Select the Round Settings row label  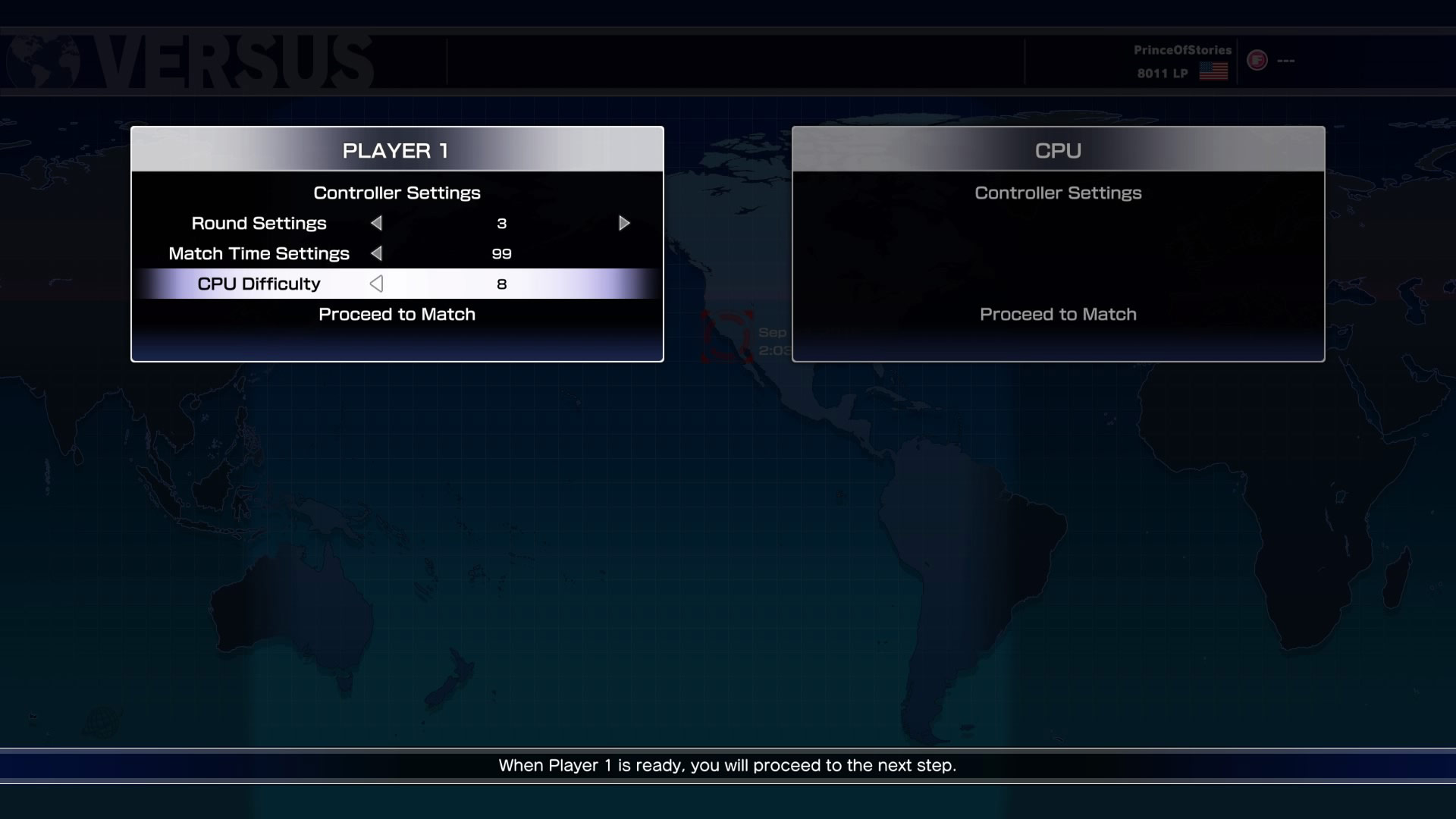click(259, 223)
